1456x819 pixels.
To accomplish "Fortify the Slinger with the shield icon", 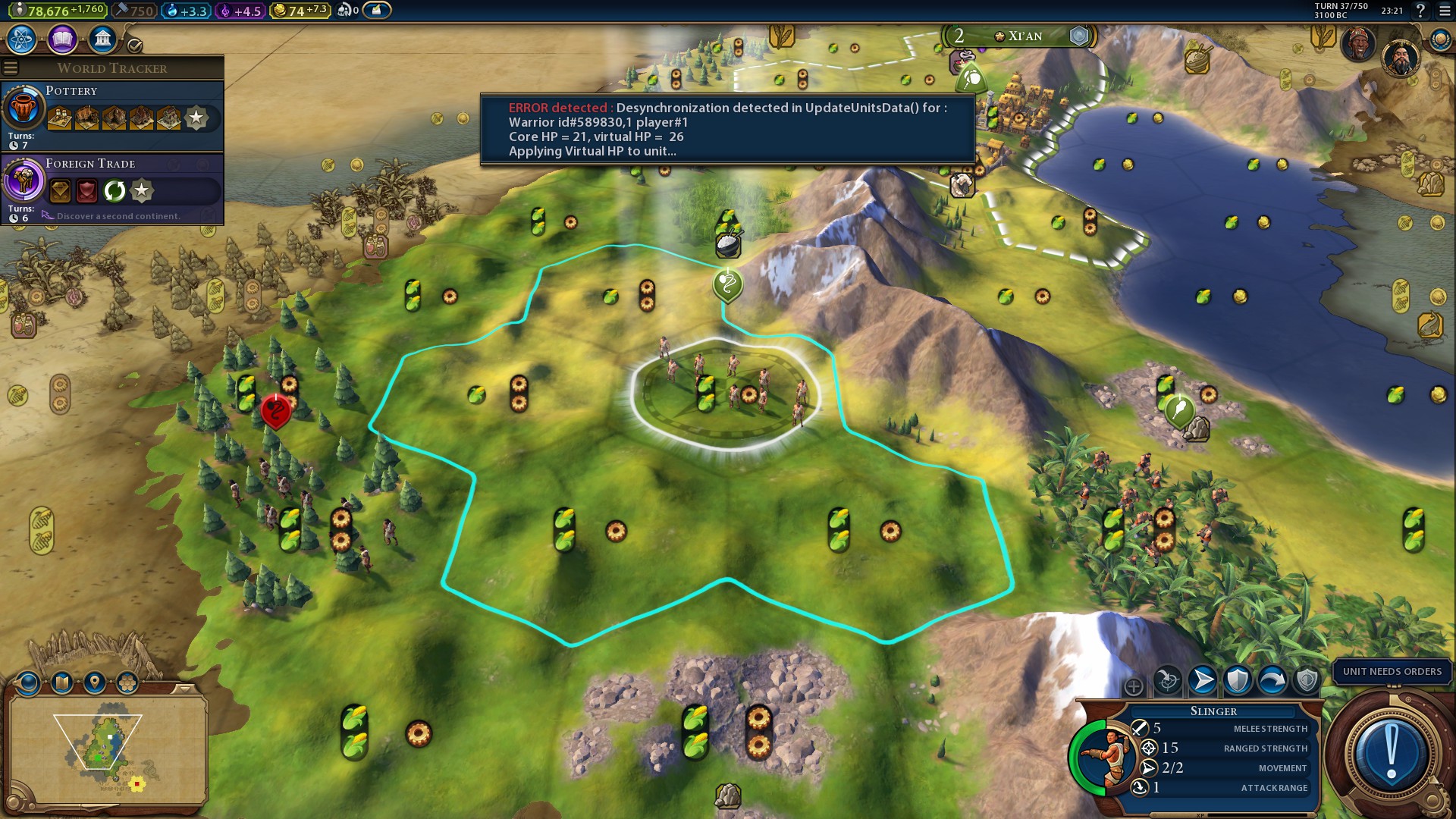I will click(x=1238, y=680).
